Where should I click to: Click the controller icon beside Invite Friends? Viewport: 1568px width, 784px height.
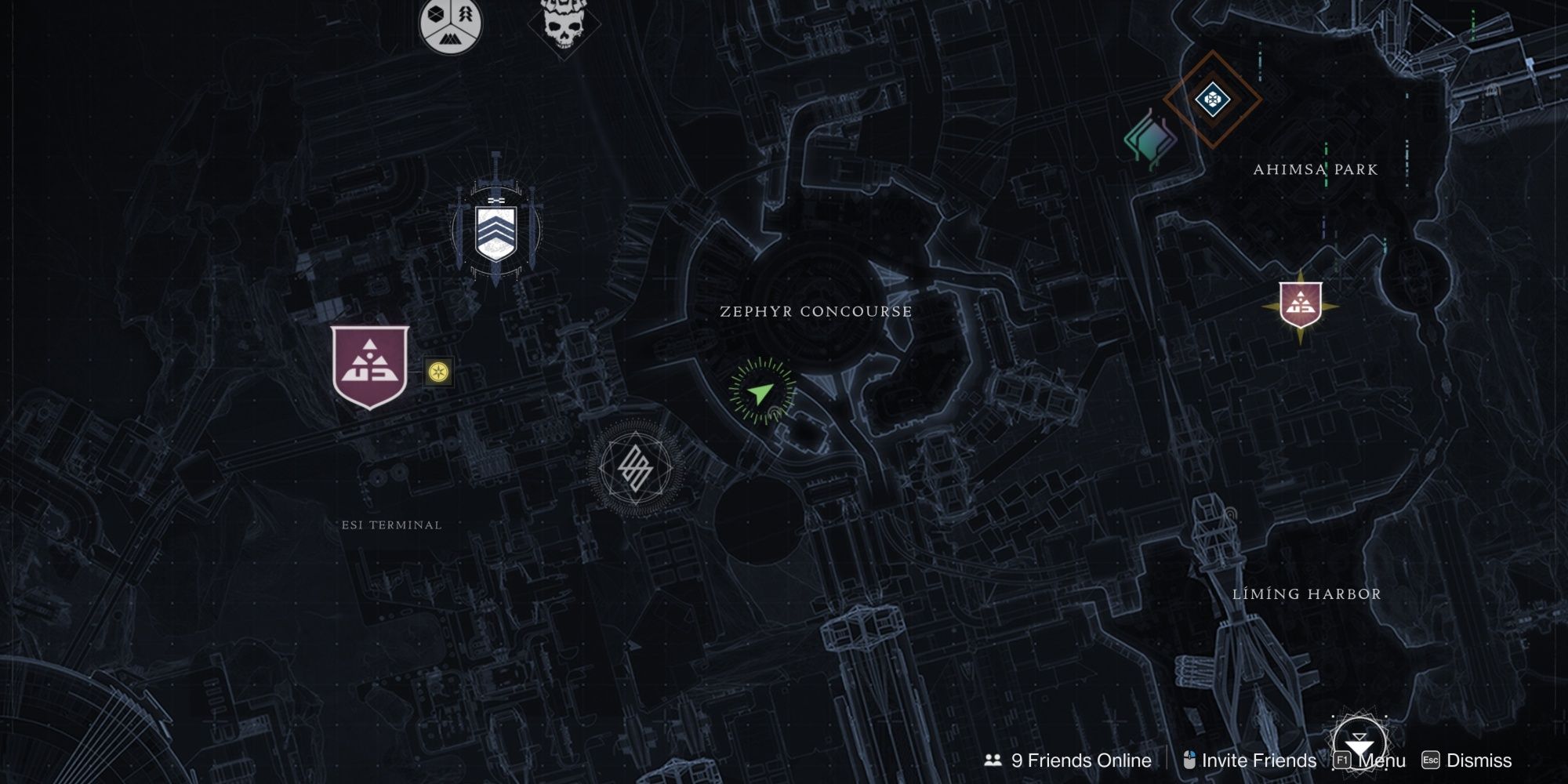(x=1189, y=759)
